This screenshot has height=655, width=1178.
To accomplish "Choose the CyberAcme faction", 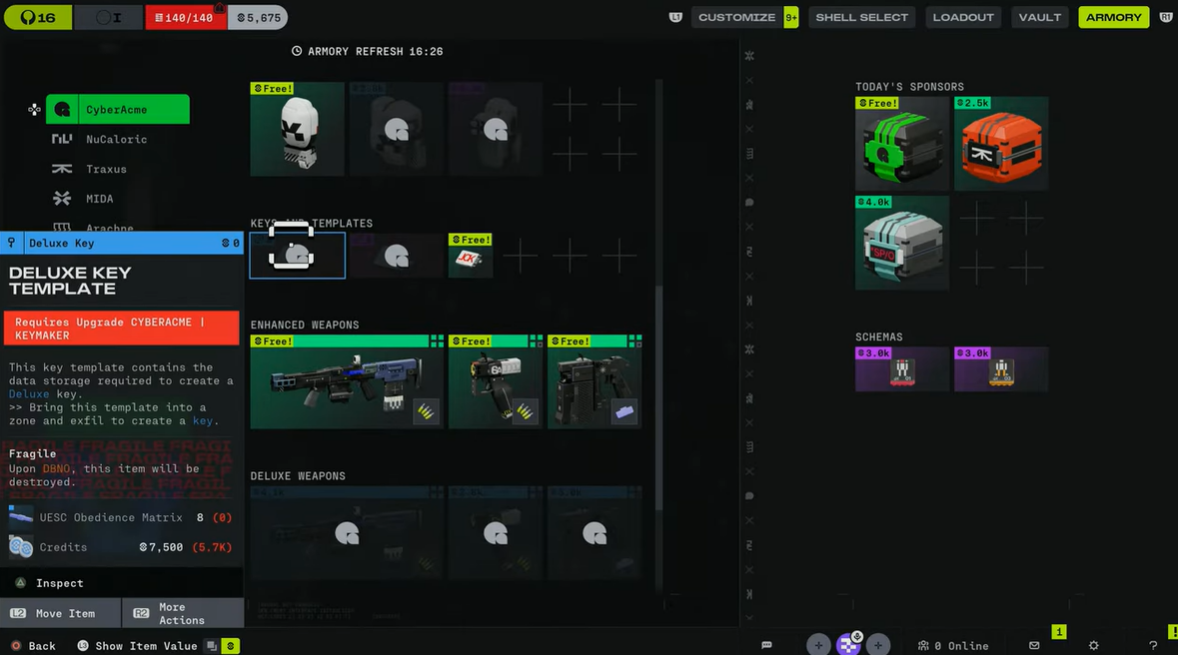I will pos(117,109).
